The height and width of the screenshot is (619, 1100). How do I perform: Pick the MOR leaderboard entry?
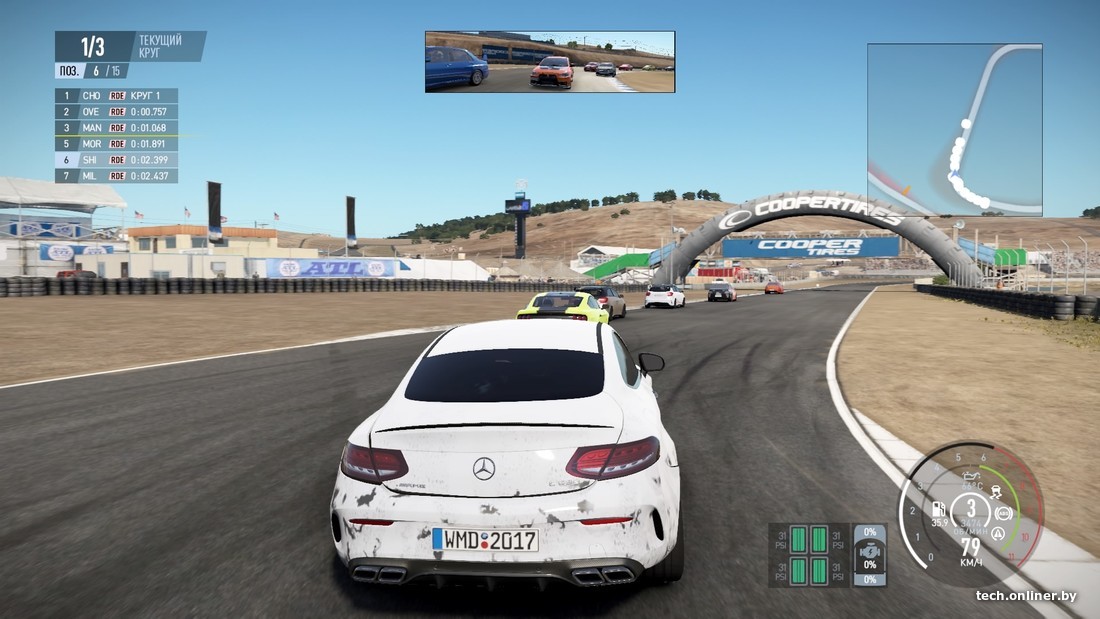pyautogui.click(x=116, y=144)
